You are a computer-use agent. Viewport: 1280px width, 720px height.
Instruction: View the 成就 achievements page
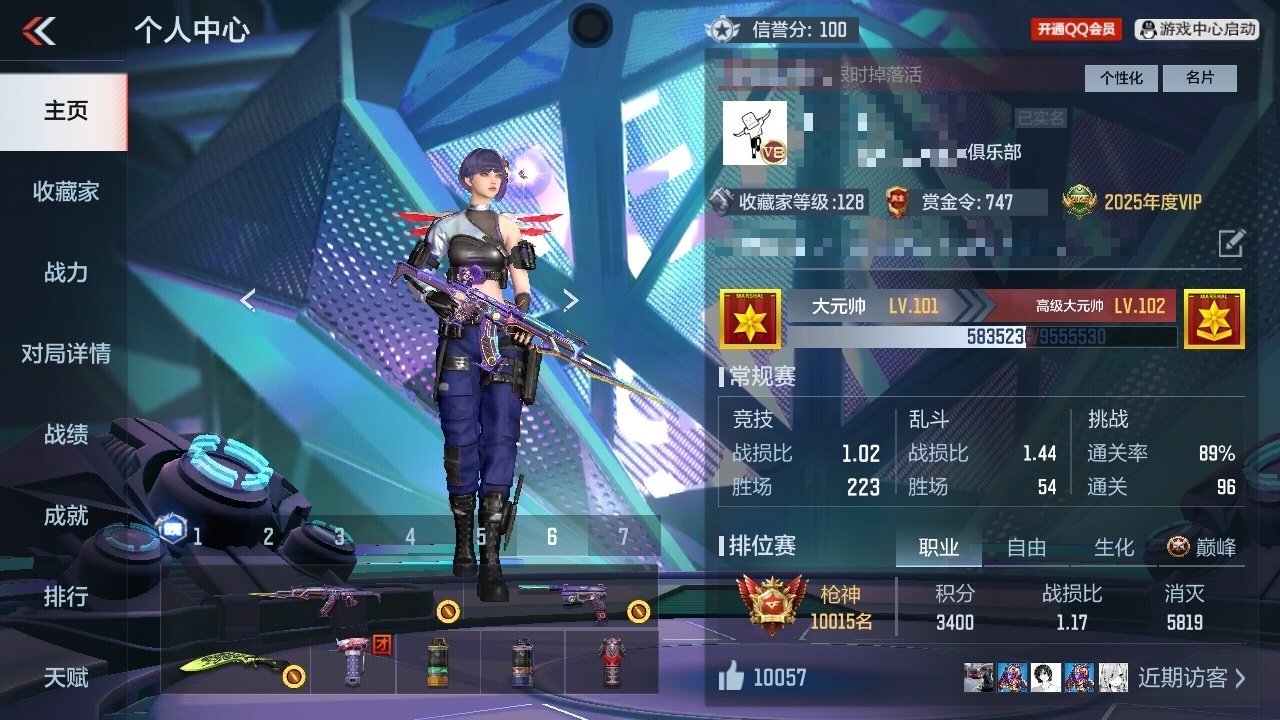(x=65, y=516)
